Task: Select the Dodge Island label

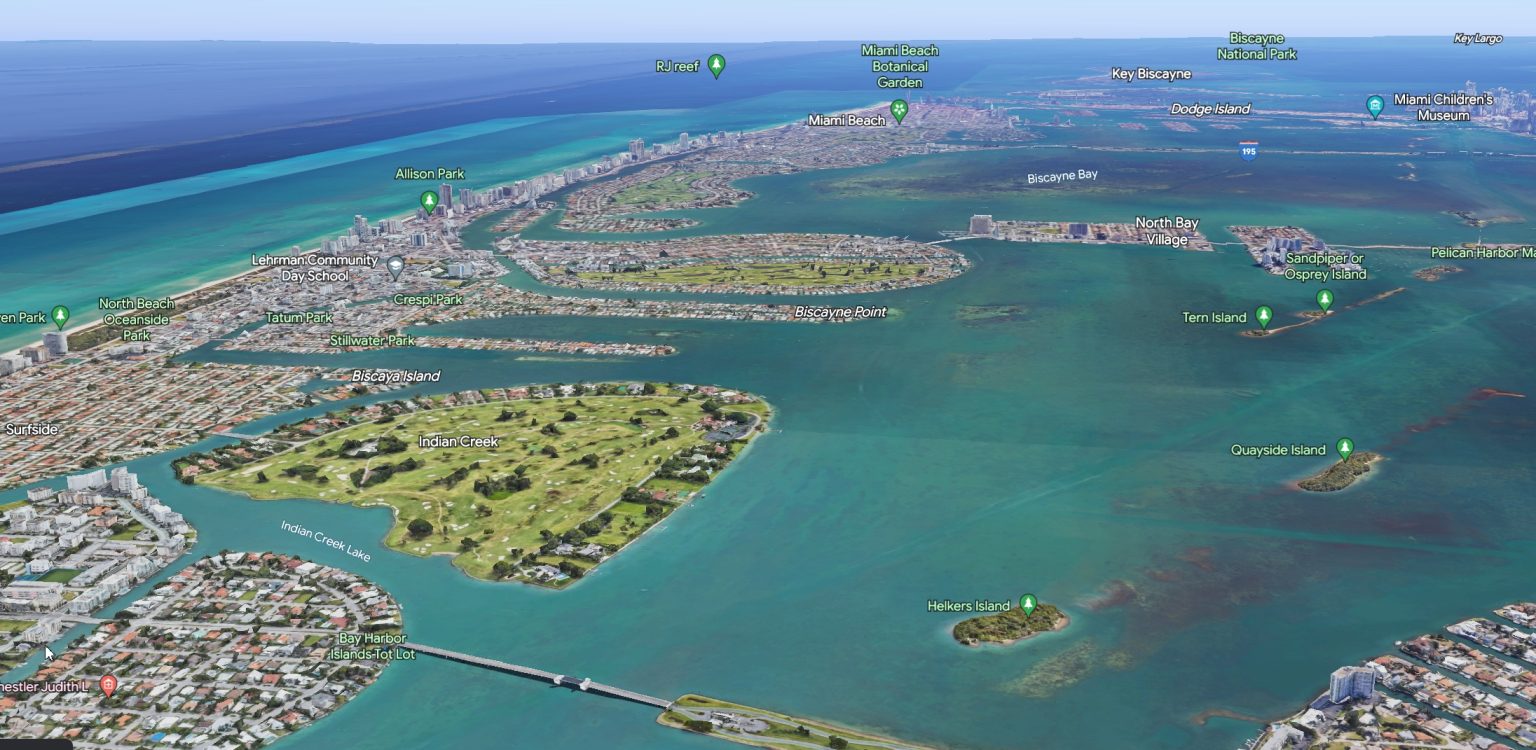Action: pyautogui.click(x=1211, y=108)
